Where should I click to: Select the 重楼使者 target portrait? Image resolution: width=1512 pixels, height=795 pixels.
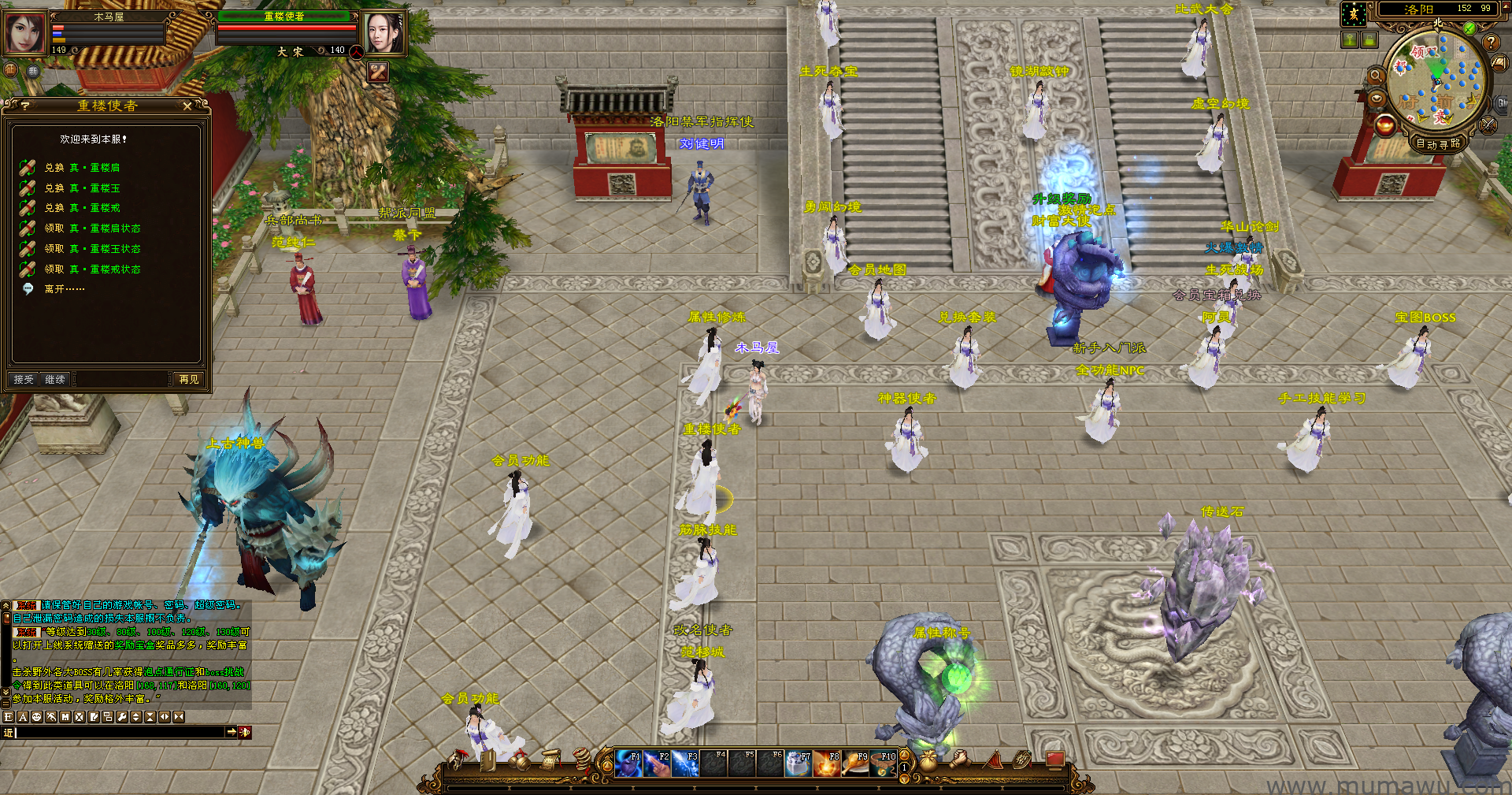coord(384,33)
